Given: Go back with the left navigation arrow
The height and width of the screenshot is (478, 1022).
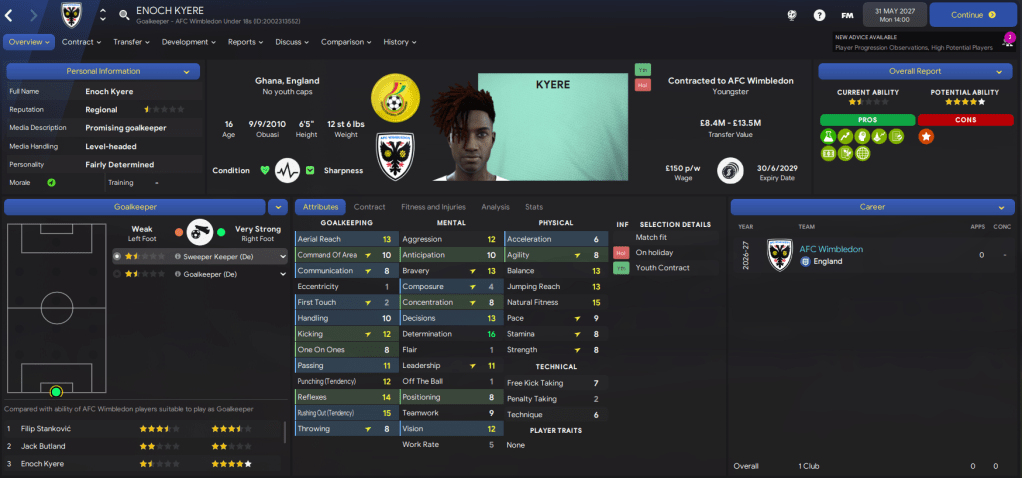Looking at the screenshot, I should coord(12,15).
